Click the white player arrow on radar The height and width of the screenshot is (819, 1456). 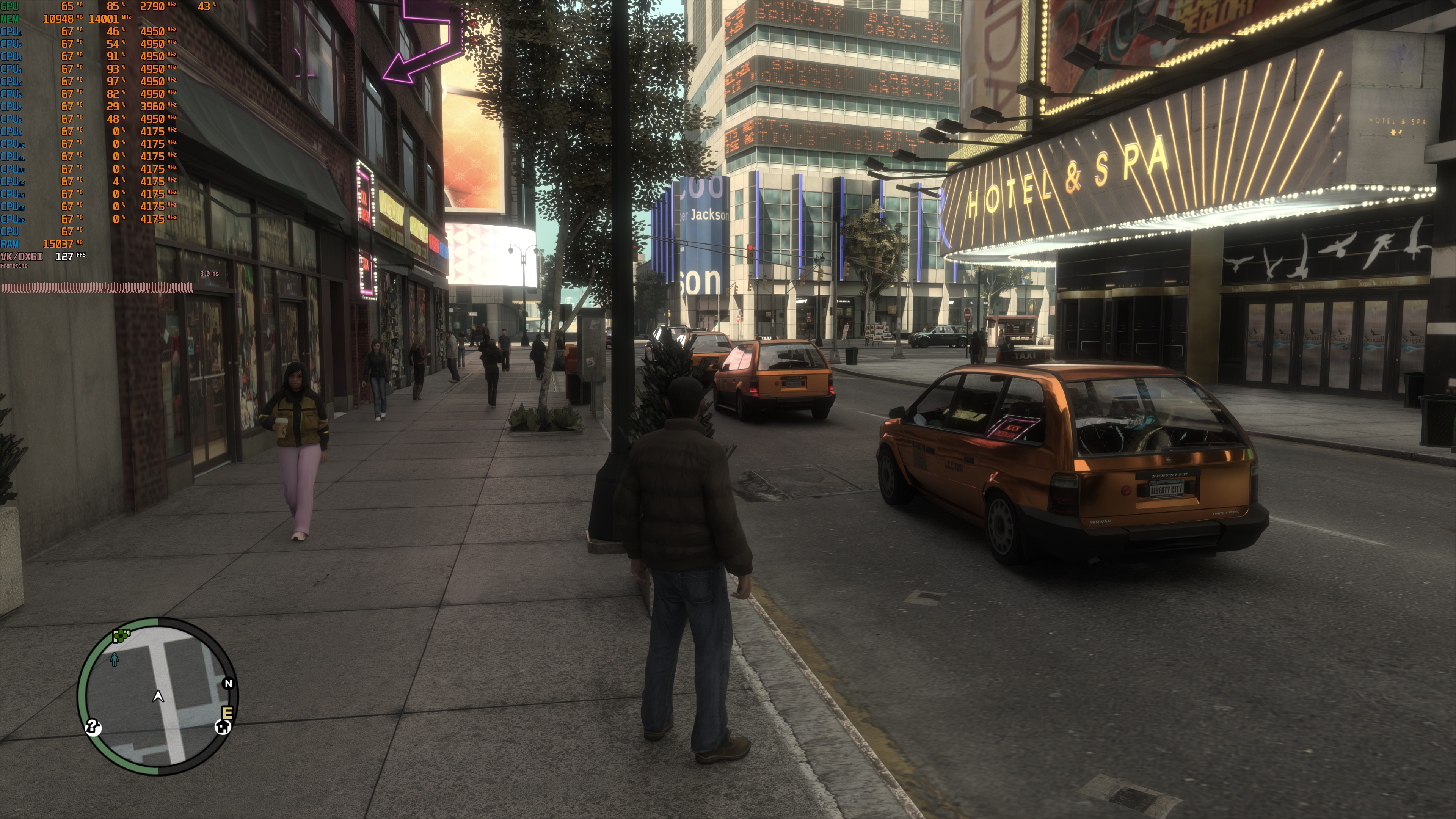(x=158, y=697)
